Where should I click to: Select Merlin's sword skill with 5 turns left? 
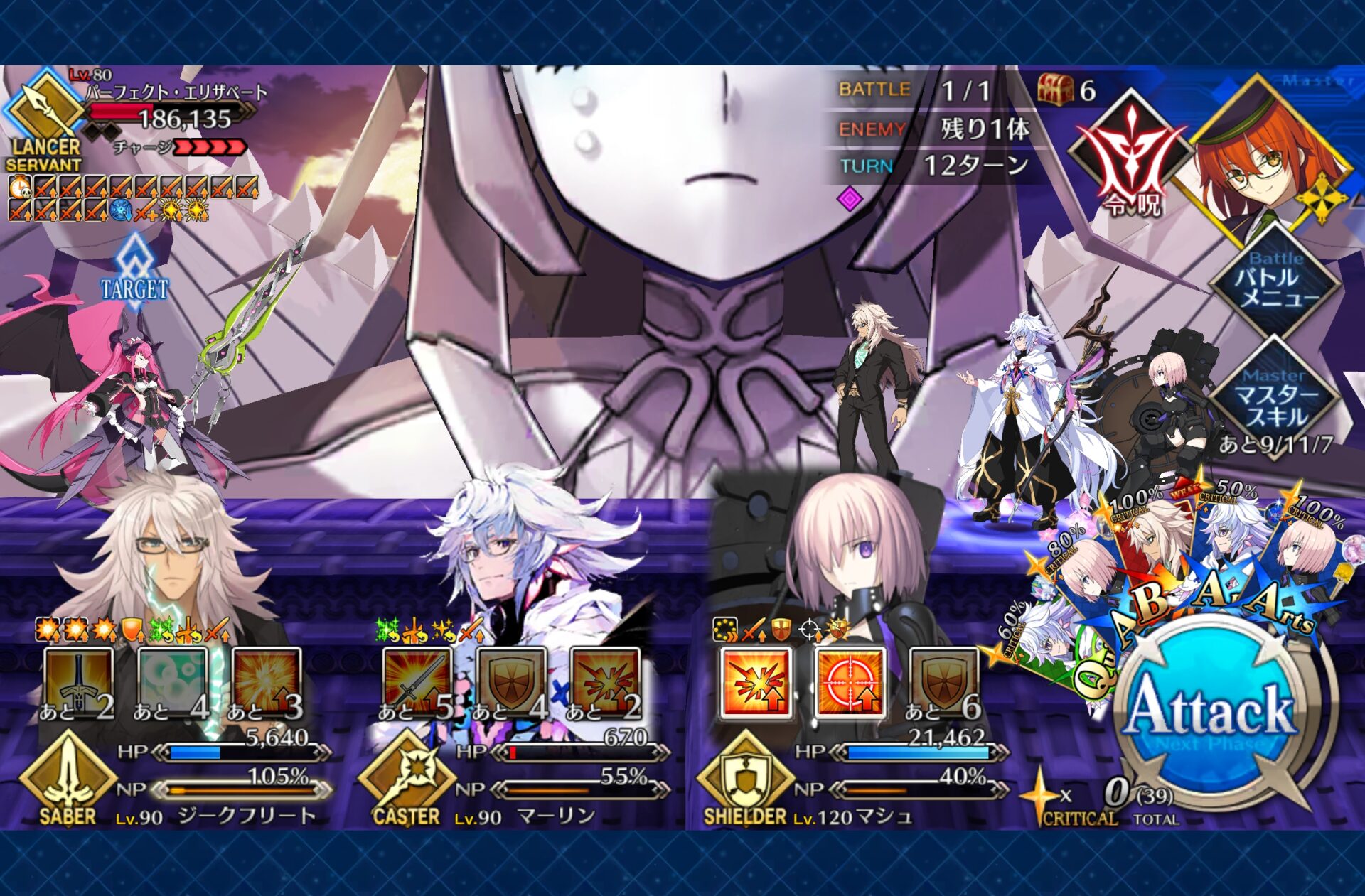(x=417, y=682)
